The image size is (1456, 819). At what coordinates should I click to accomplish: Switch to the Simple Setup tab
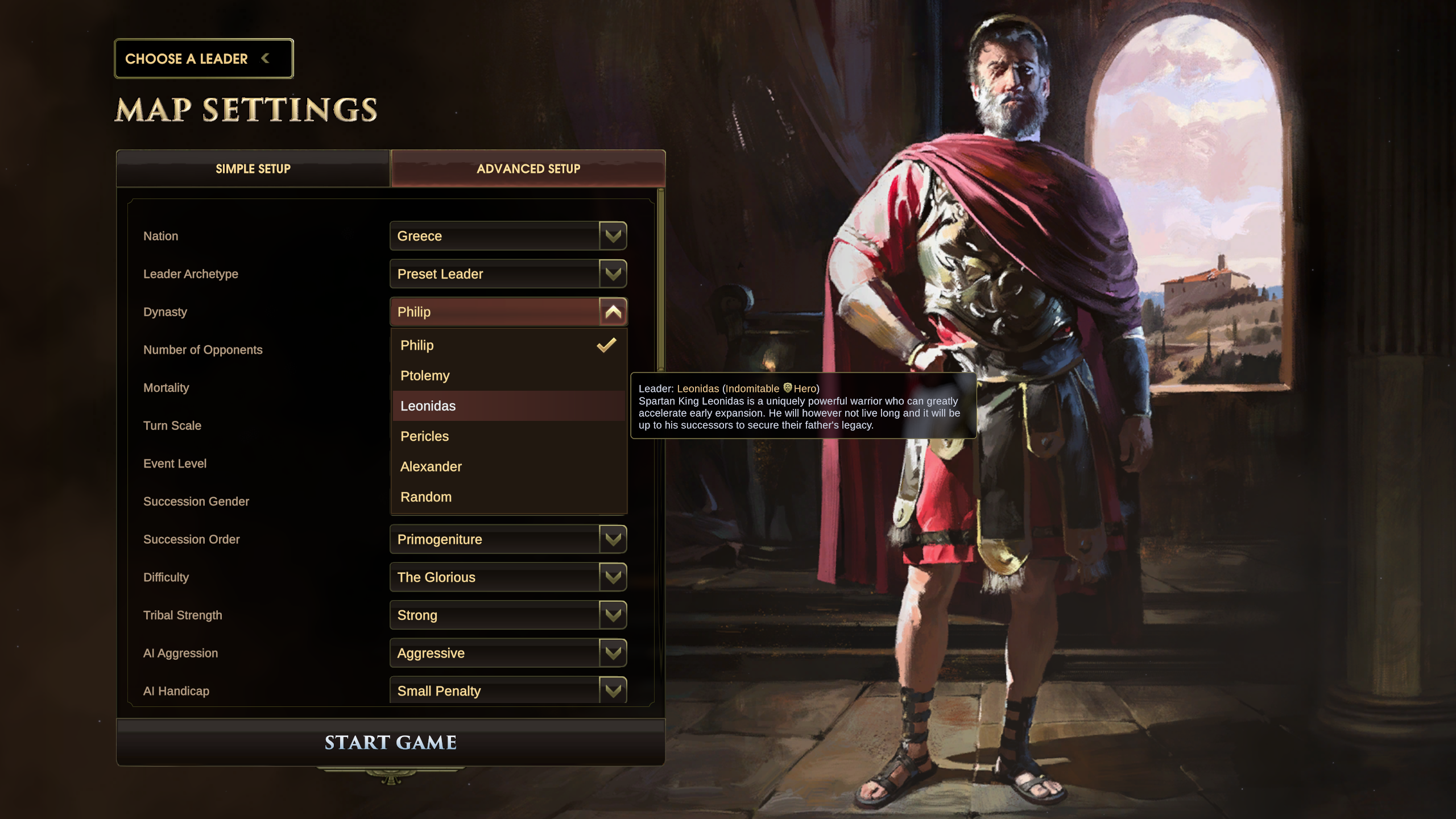(253, 169)
